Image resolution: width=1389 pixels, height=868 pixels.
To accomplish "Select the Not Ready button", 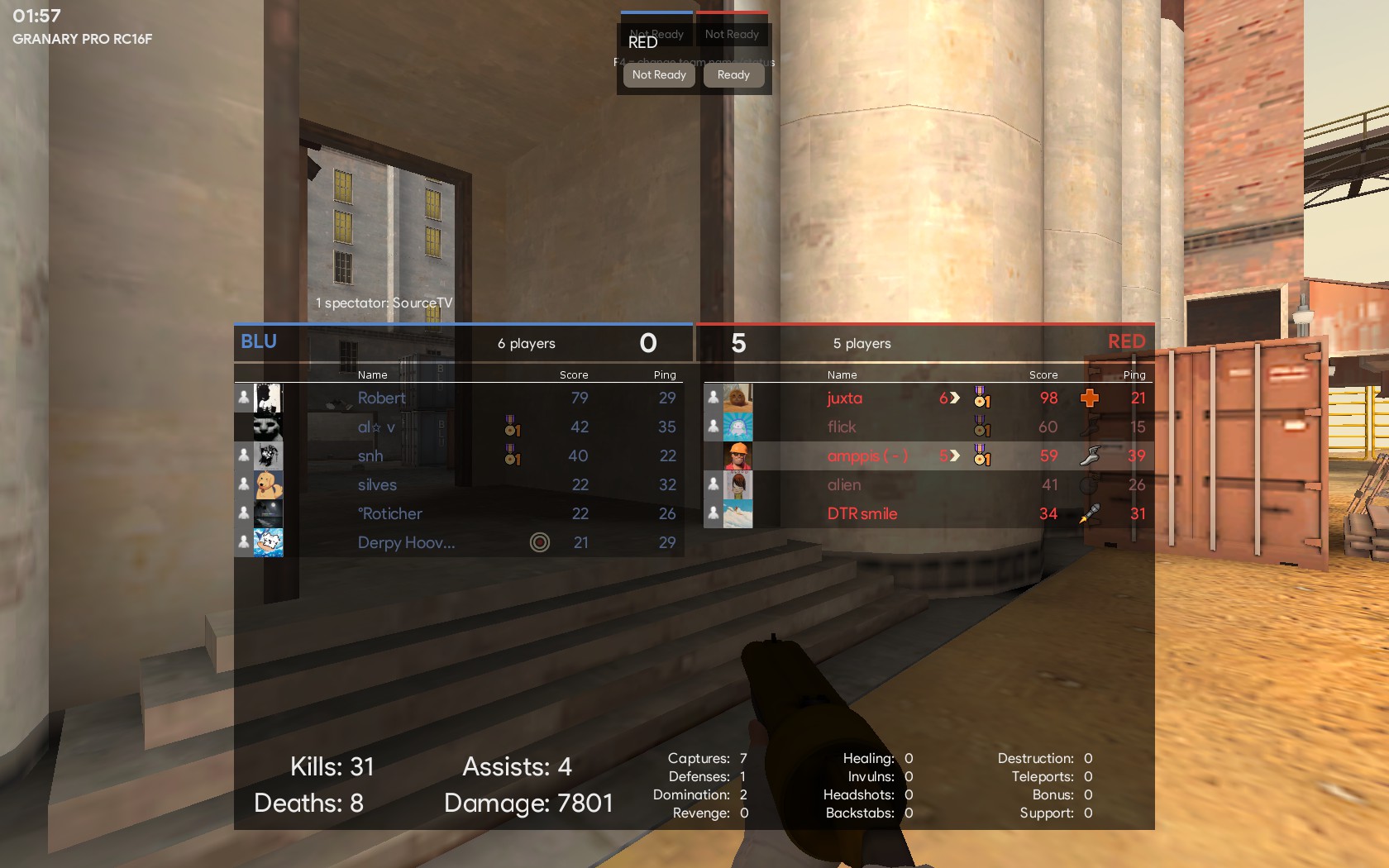I will pyautogui.click(x=659, y=75).
